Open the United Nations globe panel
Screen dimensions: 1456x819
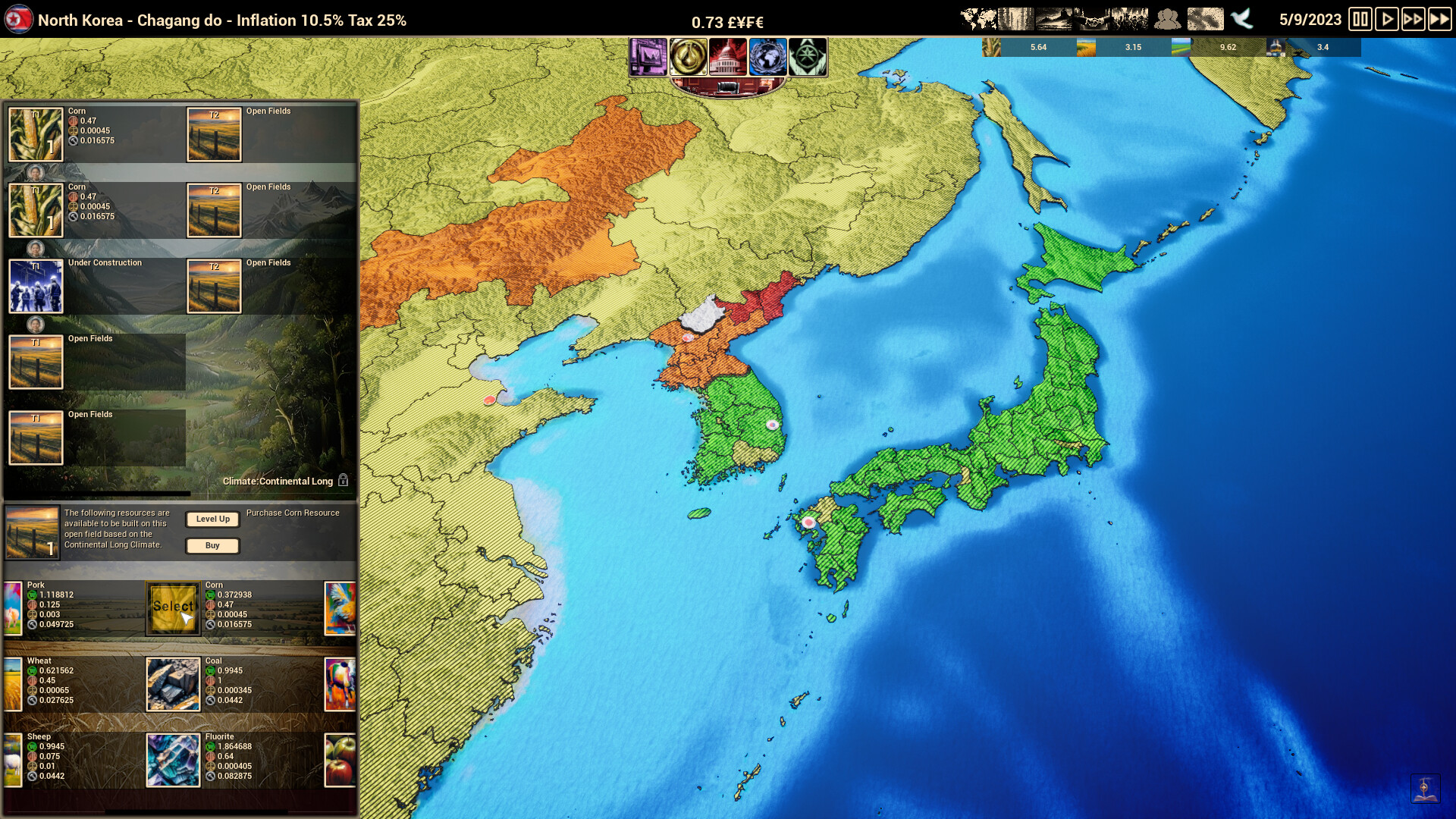[767, 57]
